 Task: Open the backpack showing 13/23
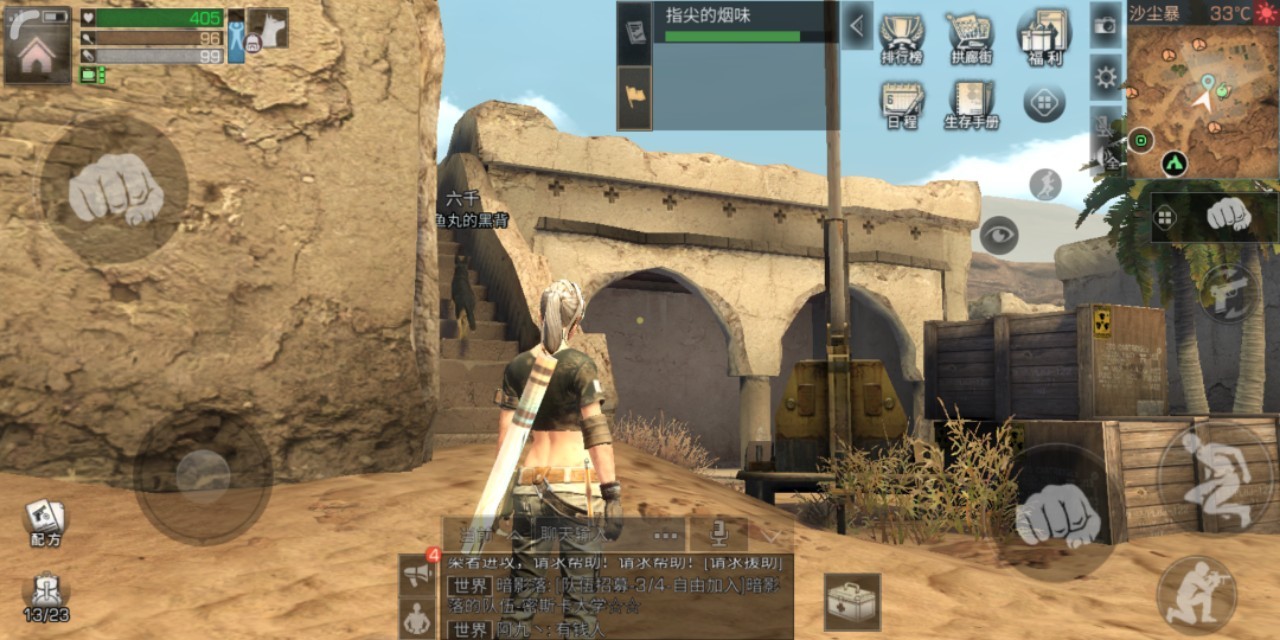point(45,597)
